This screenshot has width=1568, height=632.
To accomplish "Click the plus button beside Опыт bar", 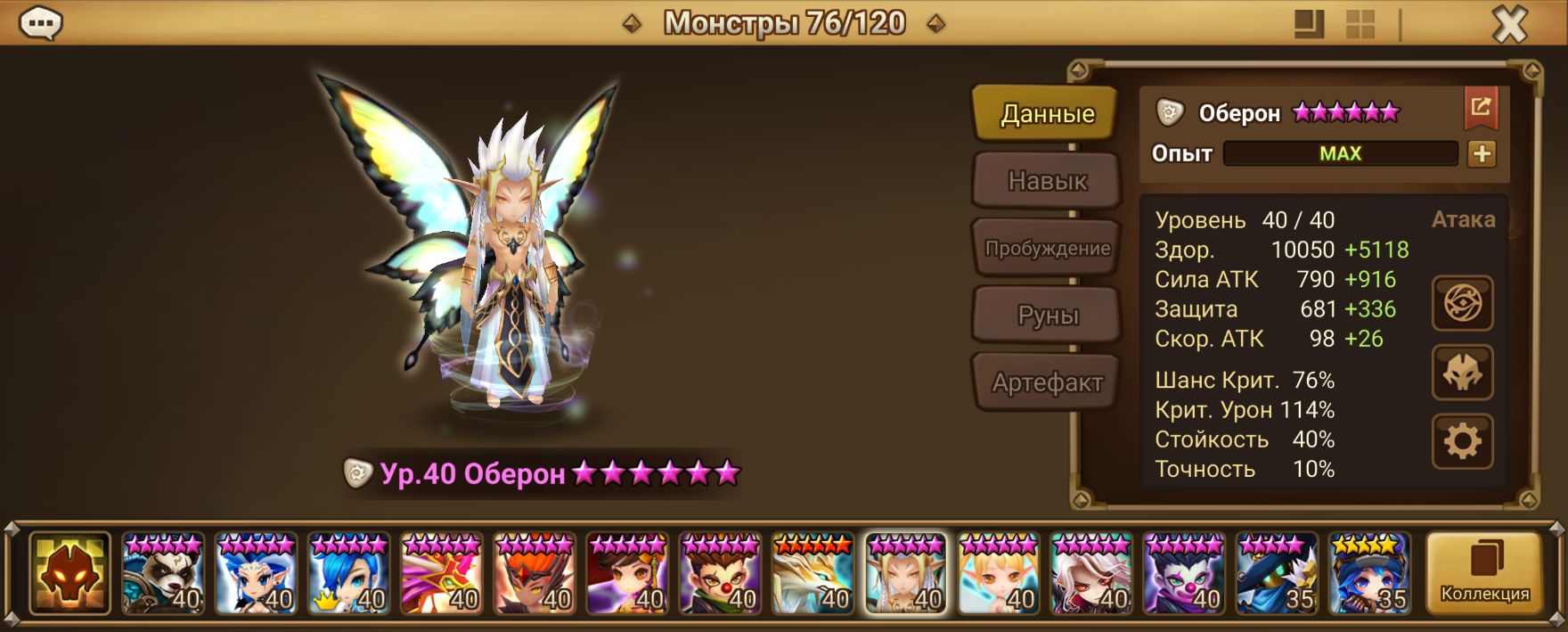I will click(x=1482, y=154).
